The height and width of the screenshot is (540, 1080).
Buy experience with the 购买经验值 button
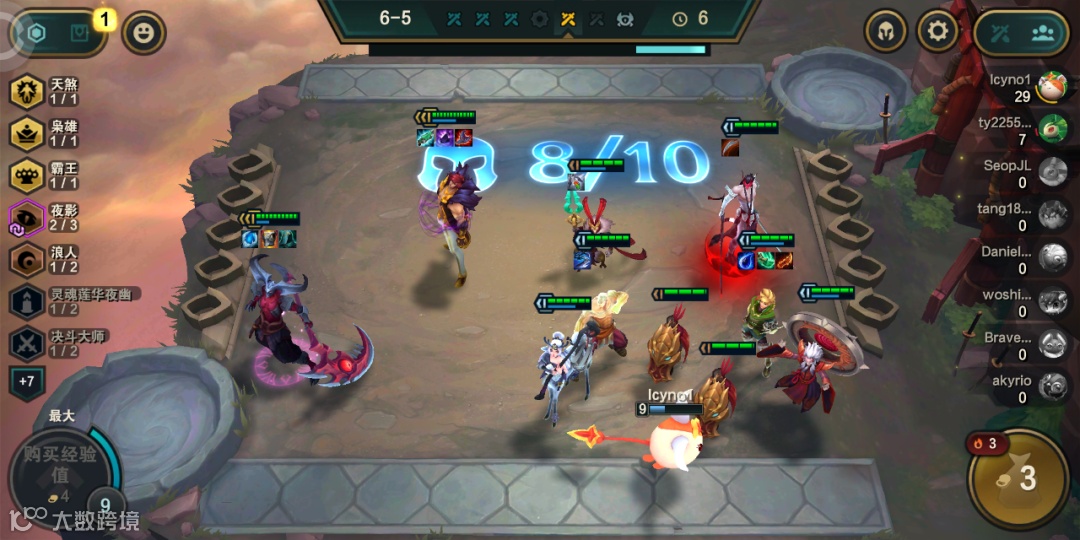coord(60,468)
